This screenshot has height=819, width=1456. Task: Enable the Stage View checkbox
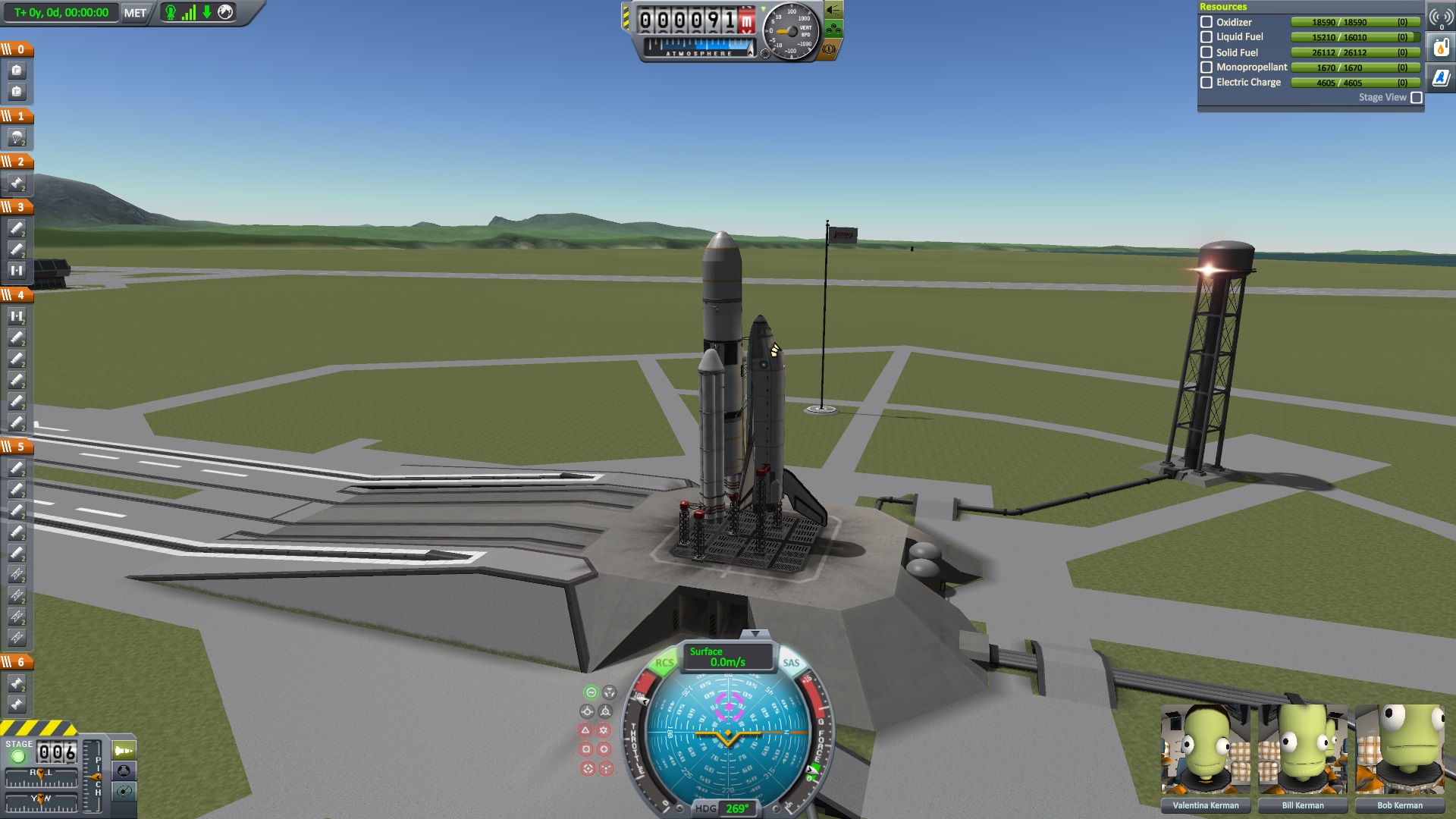click(x=1417, y=98)
